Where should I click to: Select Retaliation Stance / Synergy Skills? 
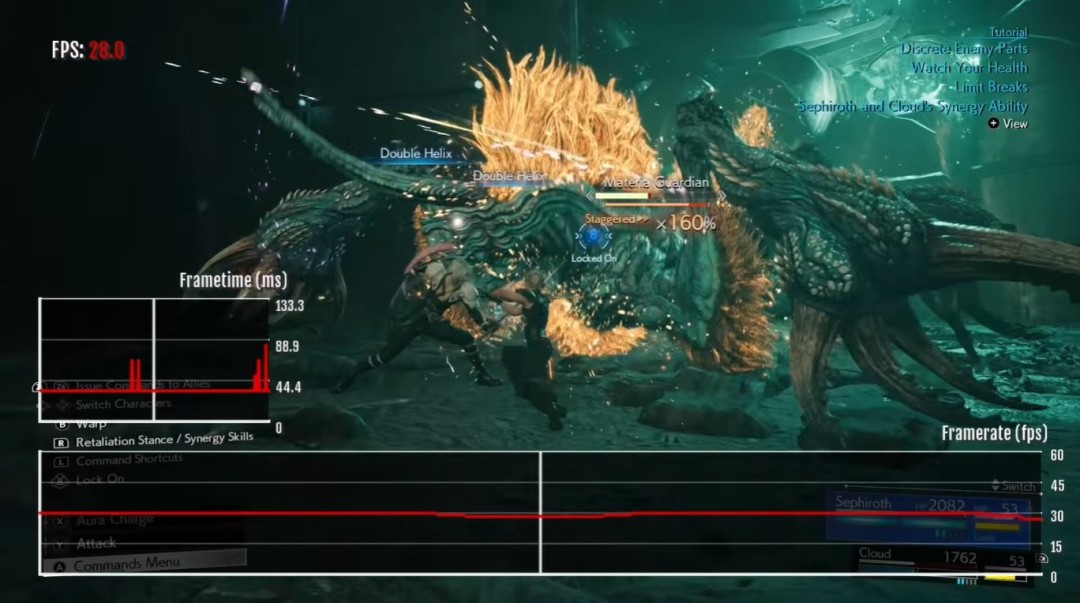coord(164,438)
